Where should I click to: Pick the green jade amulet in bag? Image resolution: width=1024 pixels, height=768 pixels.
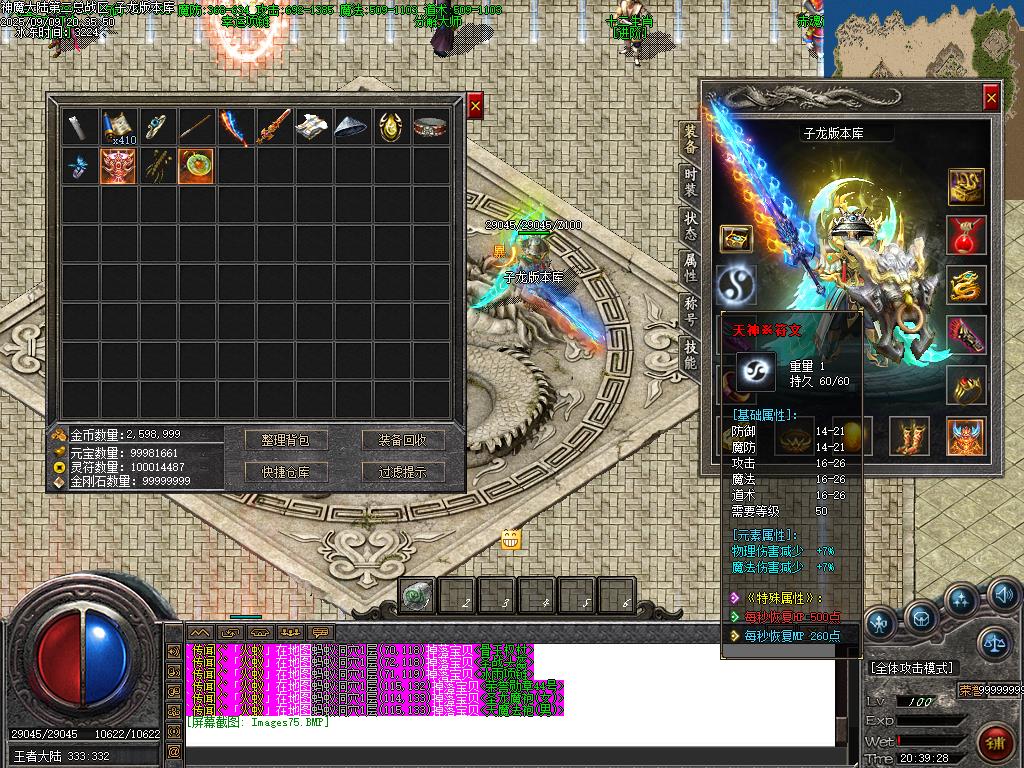pos(196,165)
